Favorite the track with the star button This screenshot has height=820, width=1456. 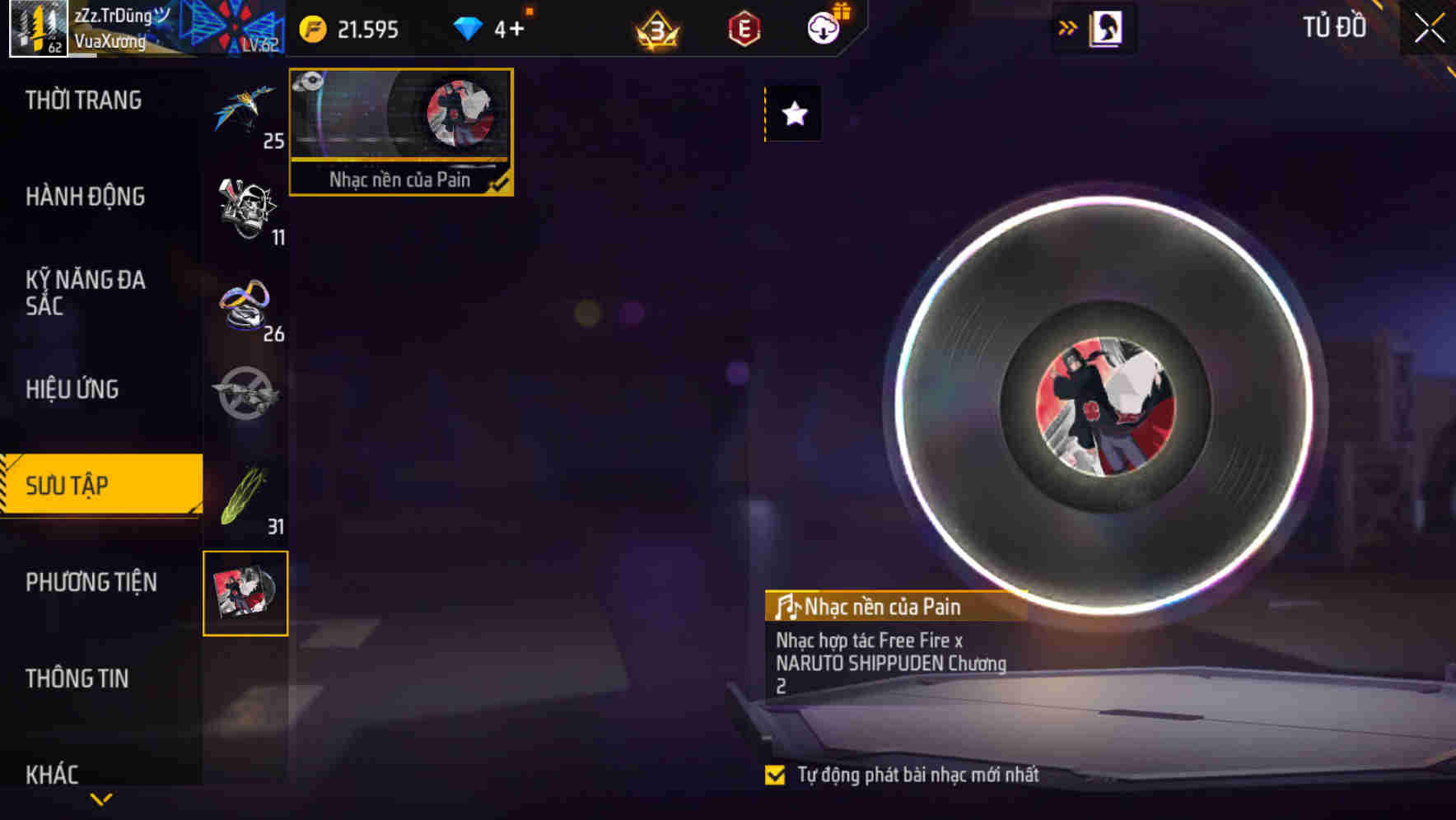[x=793, y=114]
